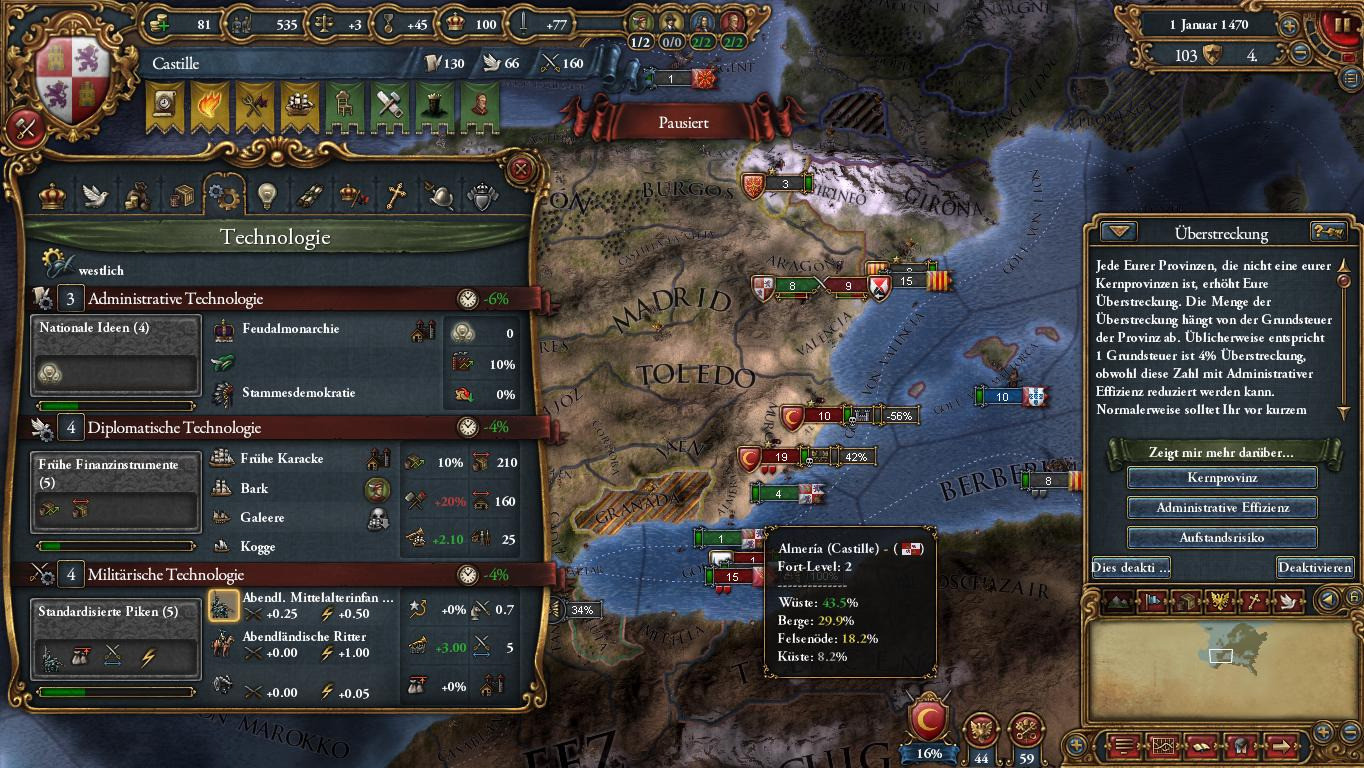This screenshot has height=768, width=1364.
Task: Click the Deaktivieren button
Action: 1314,567
